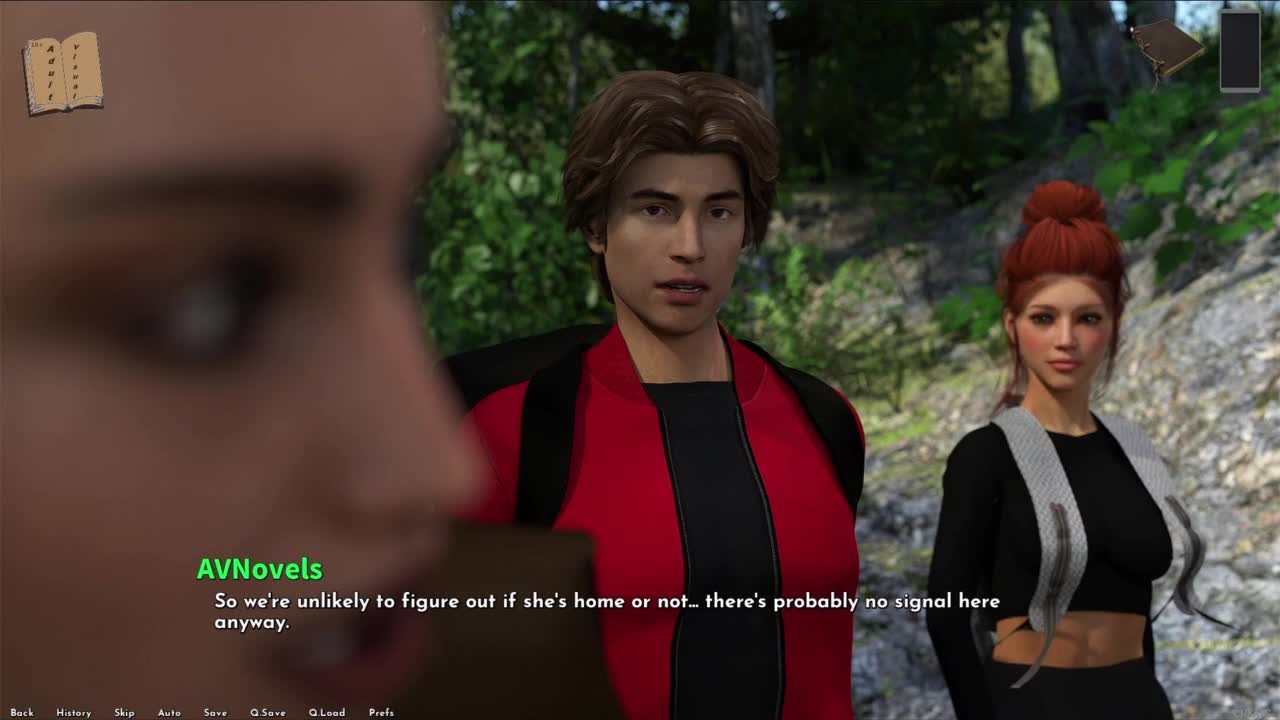Quick load with Q.Load

pos(326,713)
